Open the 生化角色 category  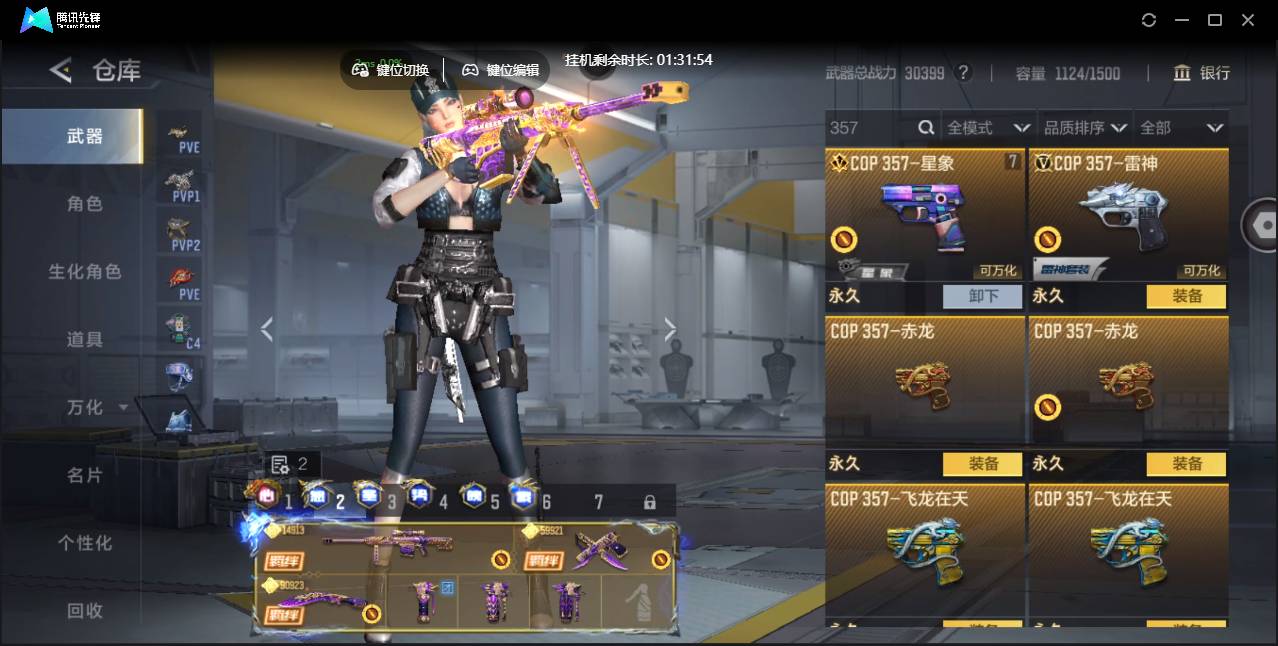(x=85, y=272)
